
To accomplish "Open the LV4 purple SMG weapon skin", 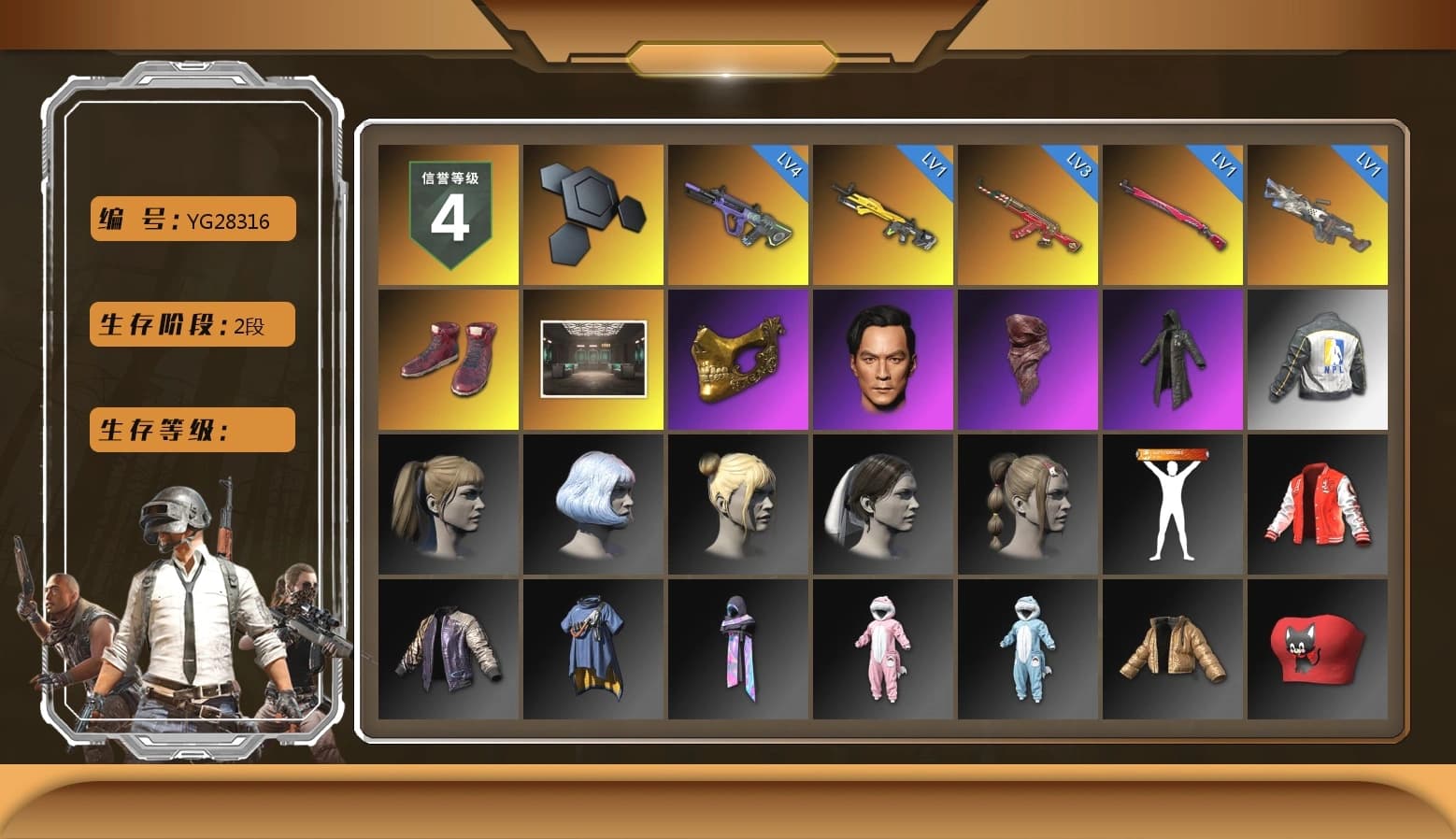I will pos(737,215).
